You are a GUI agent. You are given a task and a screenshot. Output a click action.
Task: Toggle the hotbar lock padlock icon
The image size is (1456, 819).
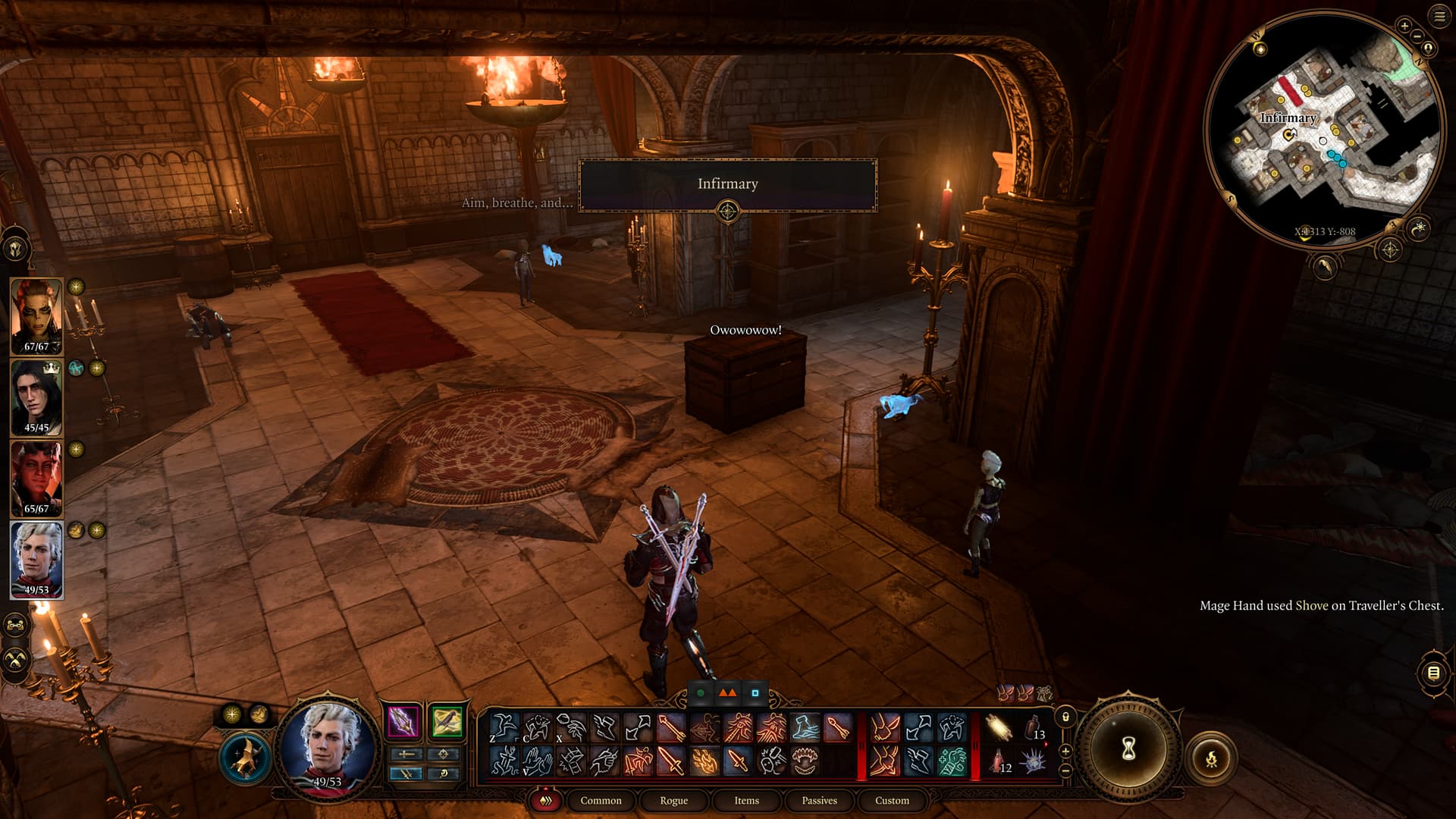tap(1065, 717)
